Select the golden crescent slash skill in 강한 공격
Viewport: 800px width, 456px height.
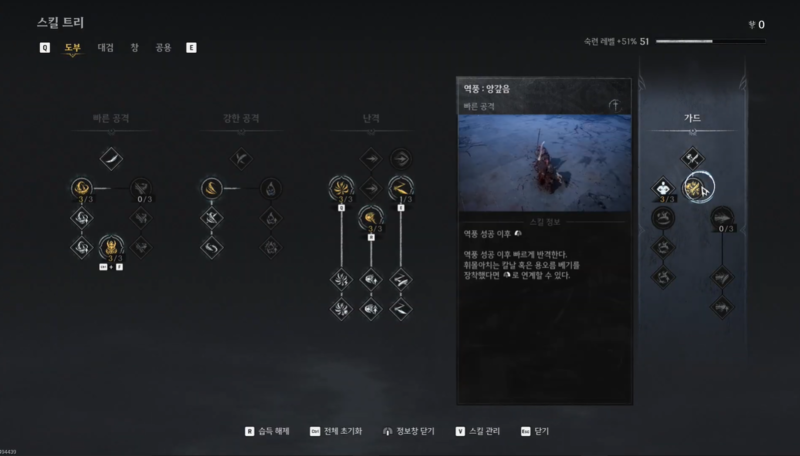pos(212,187)
